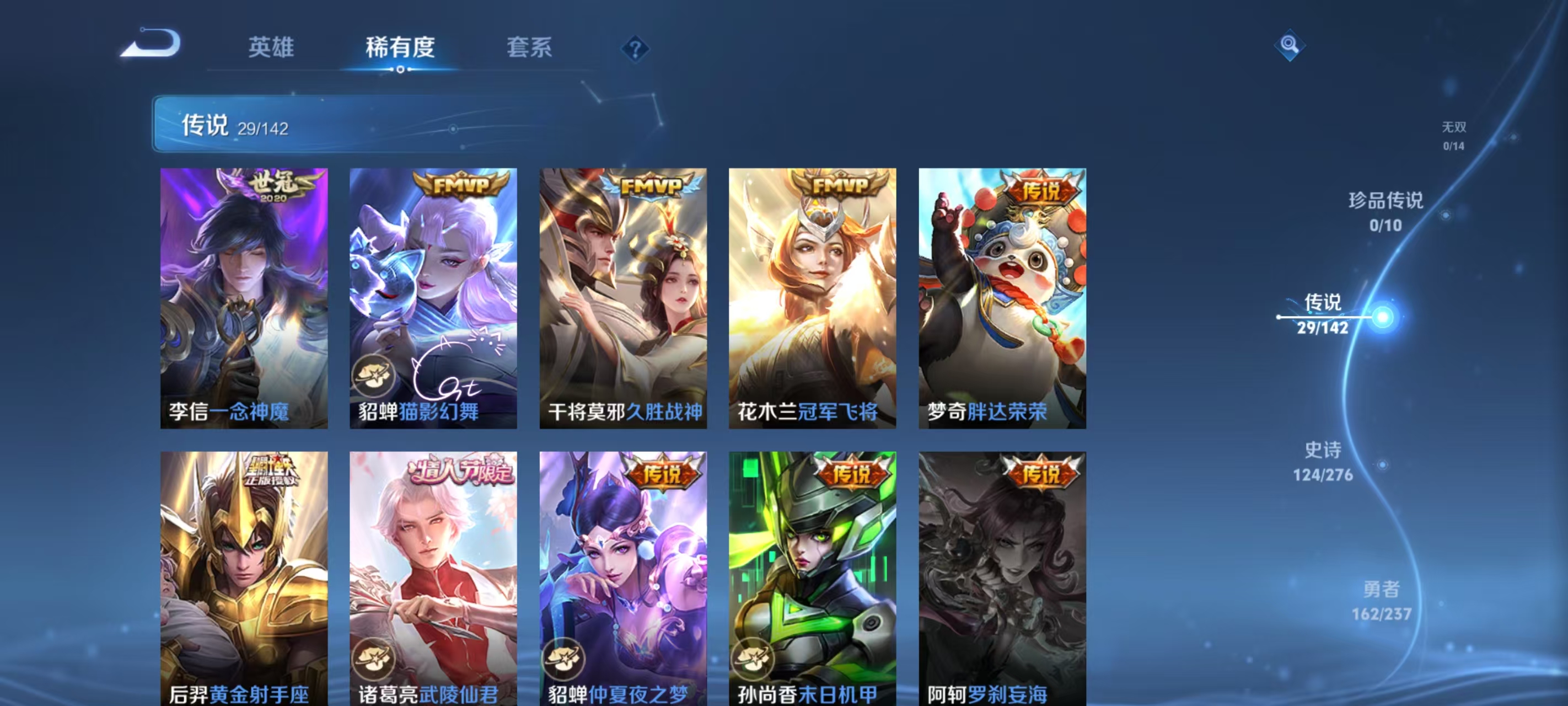Image resolution: width=1568 pixels, height=706 pixels.
Task: Select the 无双 rarity category
Action: pyautogui.click(x=1455, y=135)
